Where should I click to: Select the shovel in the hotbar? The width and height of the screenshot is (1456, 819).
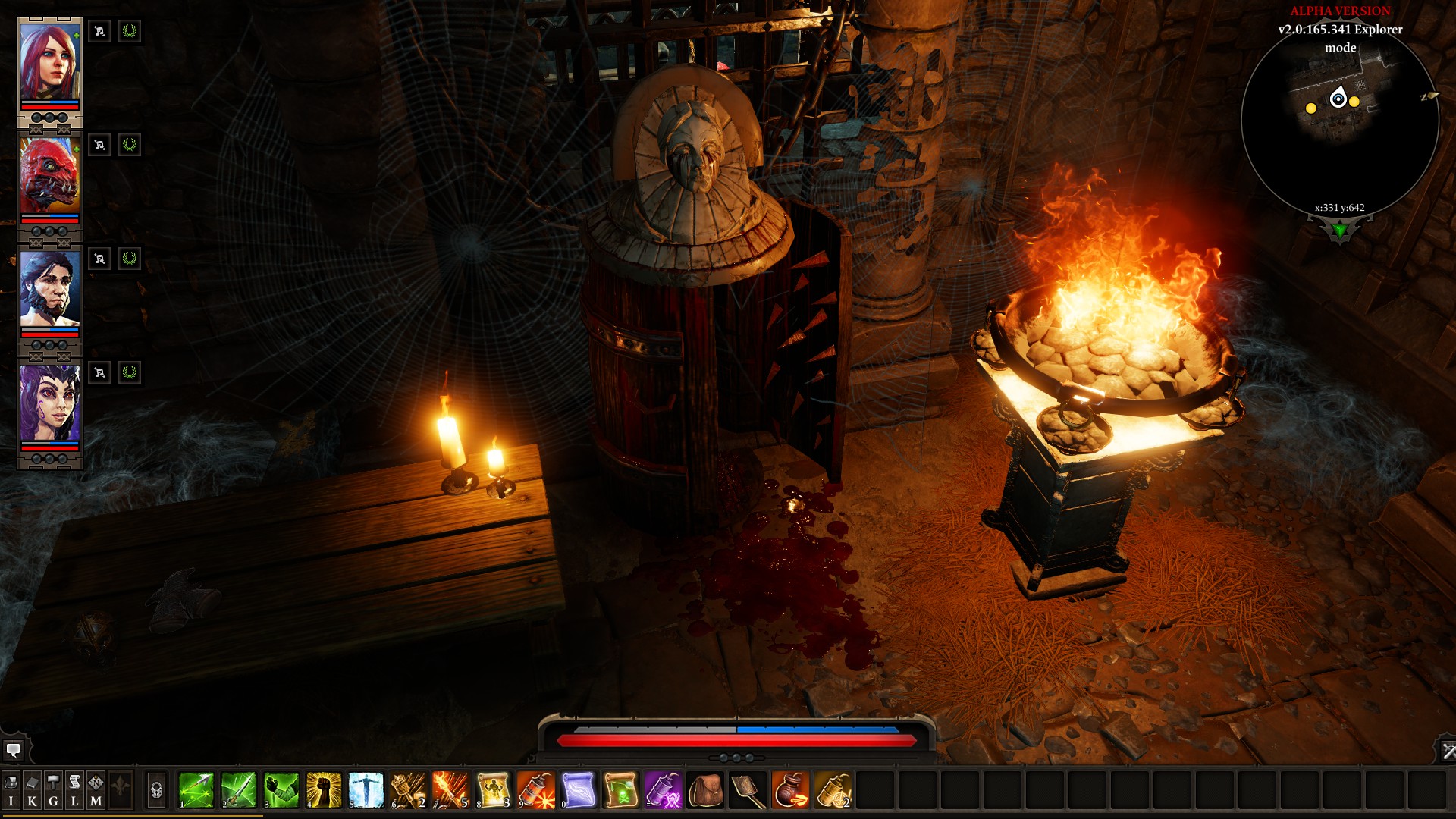tap(748, 790)
